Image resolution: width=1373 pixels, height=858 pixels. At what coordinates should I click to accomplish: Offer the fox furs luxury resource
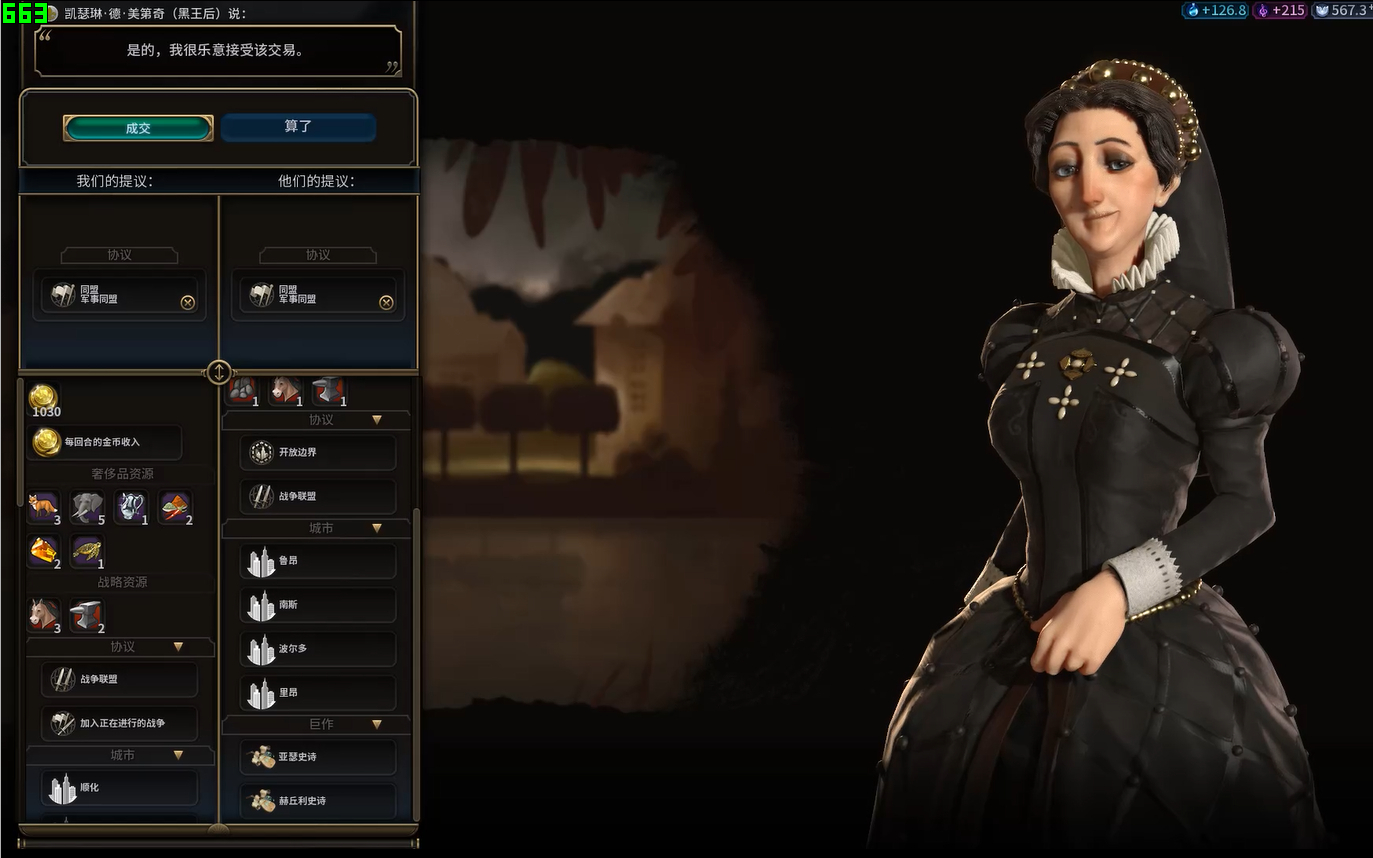click(43, 507)
